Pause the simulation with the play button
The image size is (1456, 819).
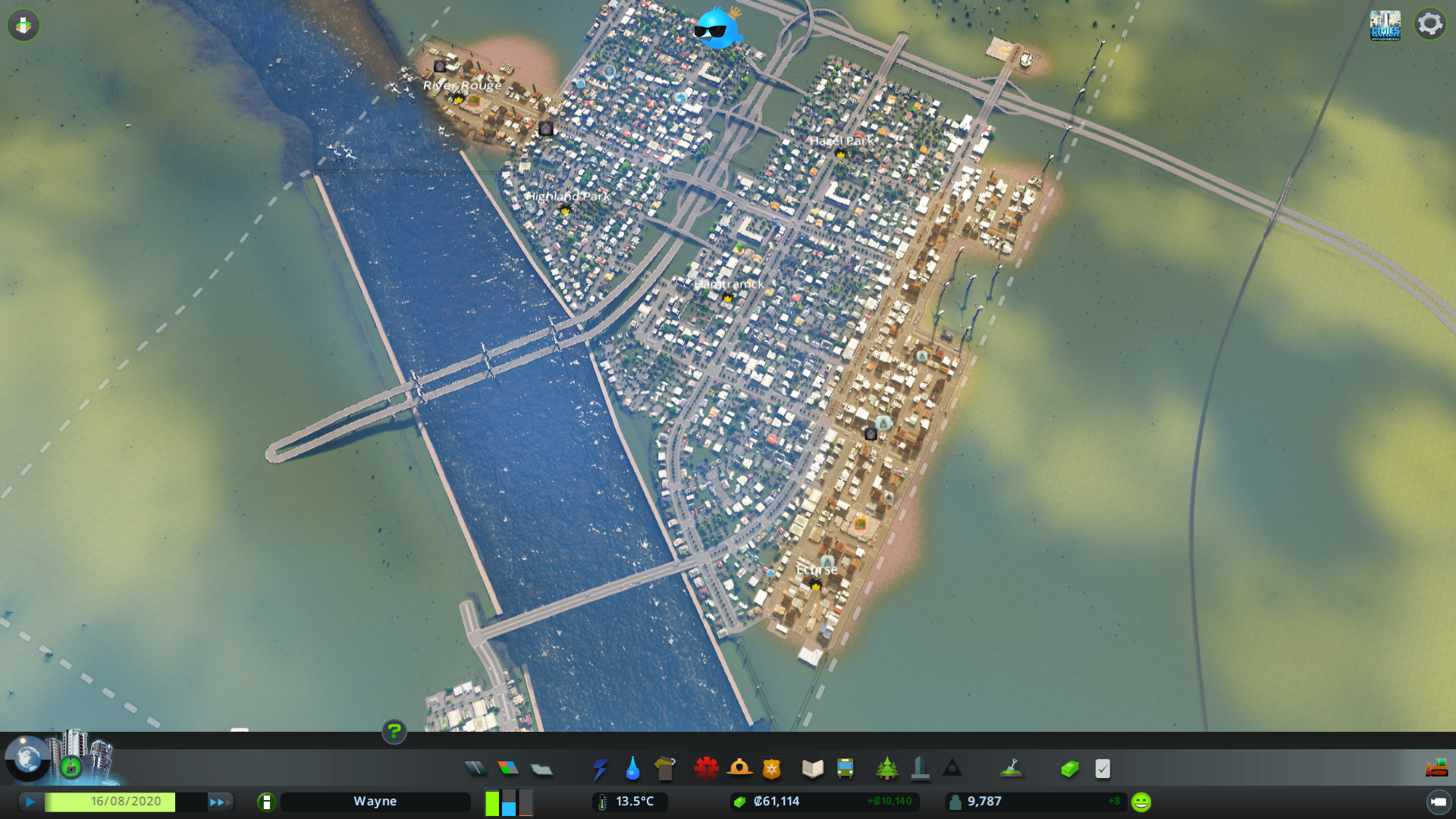click(29, 801)
